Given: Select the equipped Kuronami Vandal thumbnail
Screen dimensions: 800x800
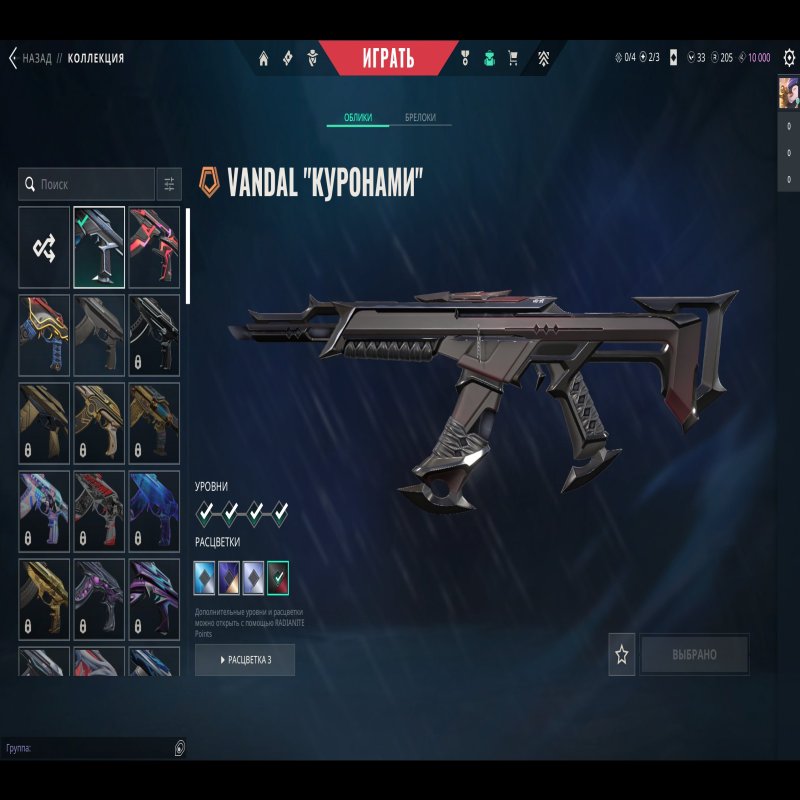Looking at the screenshot, I should (99, 248).
